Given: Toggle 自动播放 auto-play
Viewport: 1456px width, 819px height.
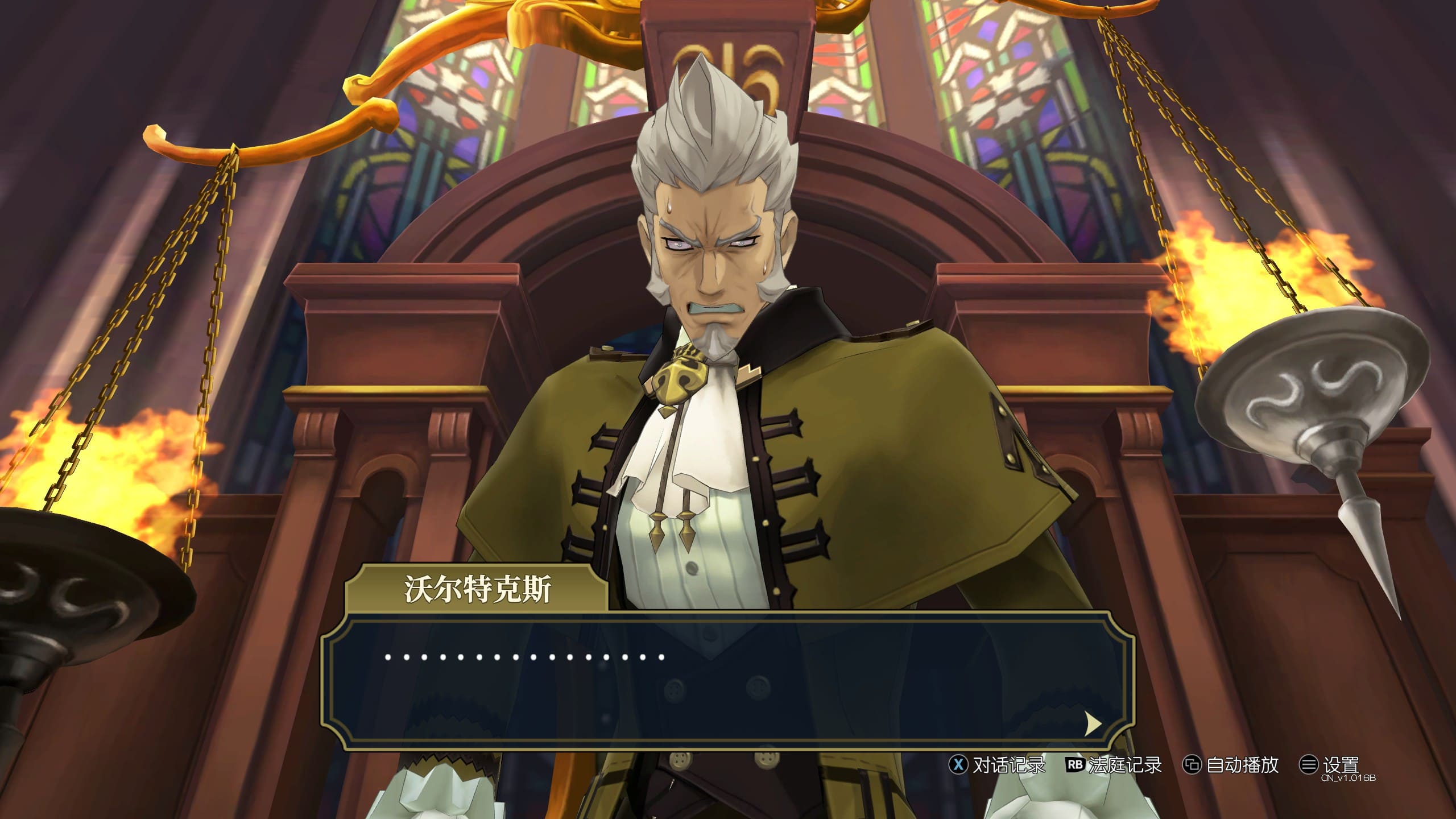Looking at the screenshot, I should click(1231, 765).
